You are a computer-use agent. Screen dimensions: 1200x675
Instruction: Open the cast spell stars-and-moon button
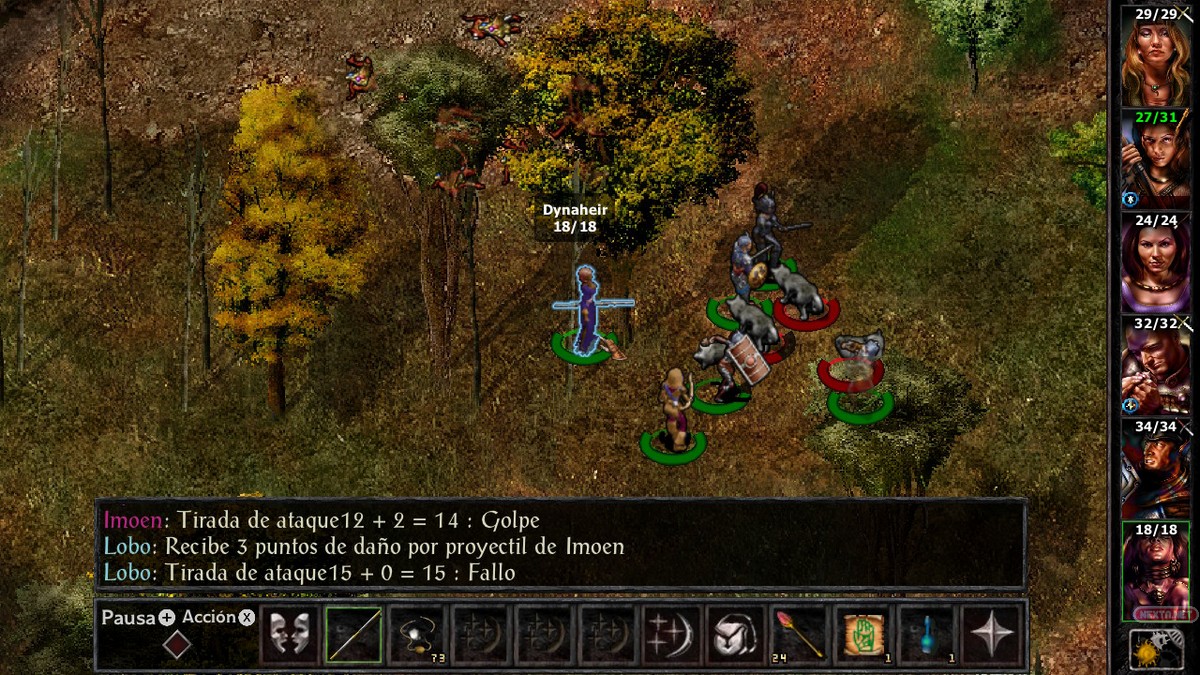(672, 634)
